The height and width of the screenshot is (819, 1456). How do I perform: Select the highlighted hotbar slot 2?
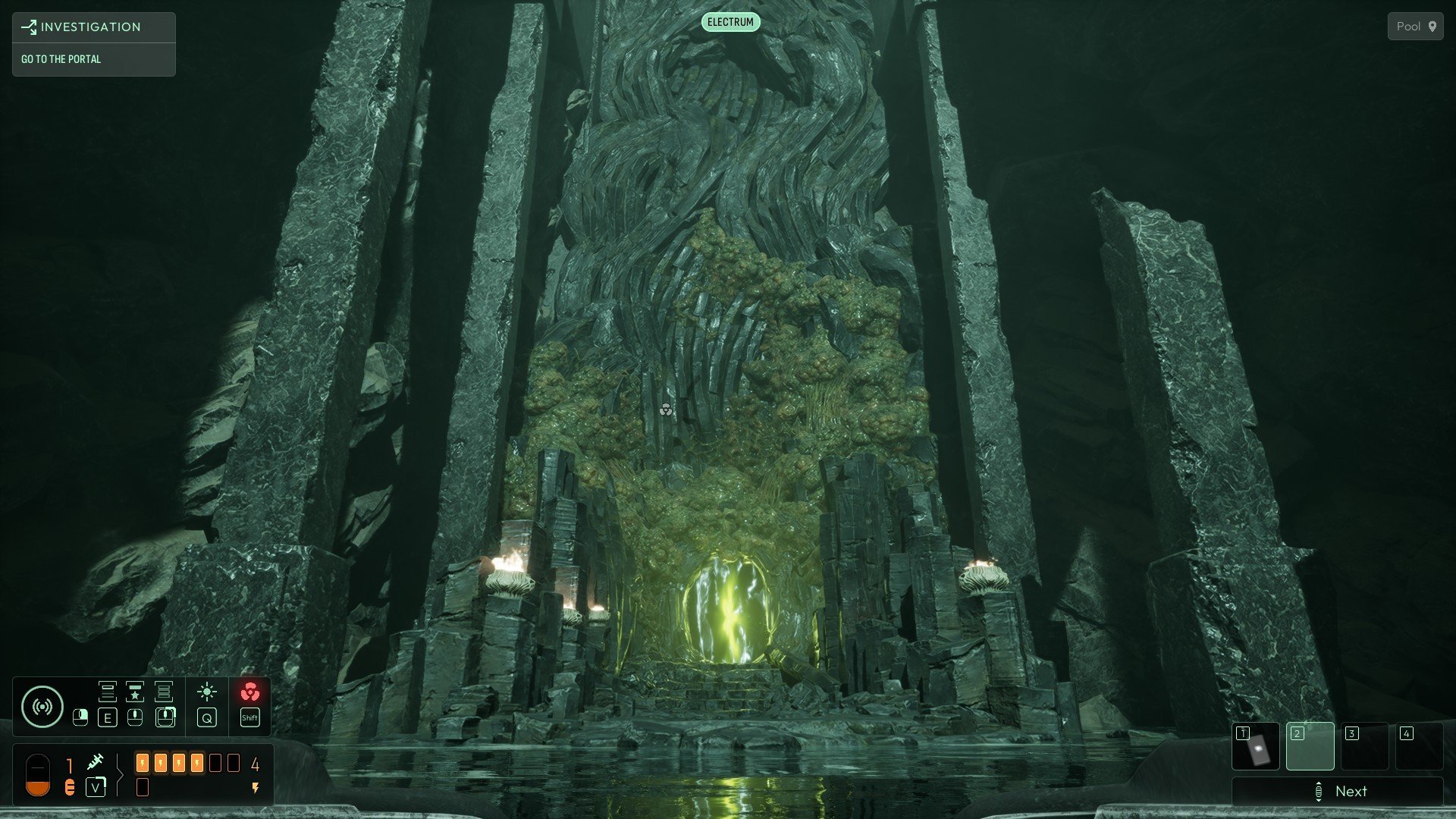(x=1310, y=746)
